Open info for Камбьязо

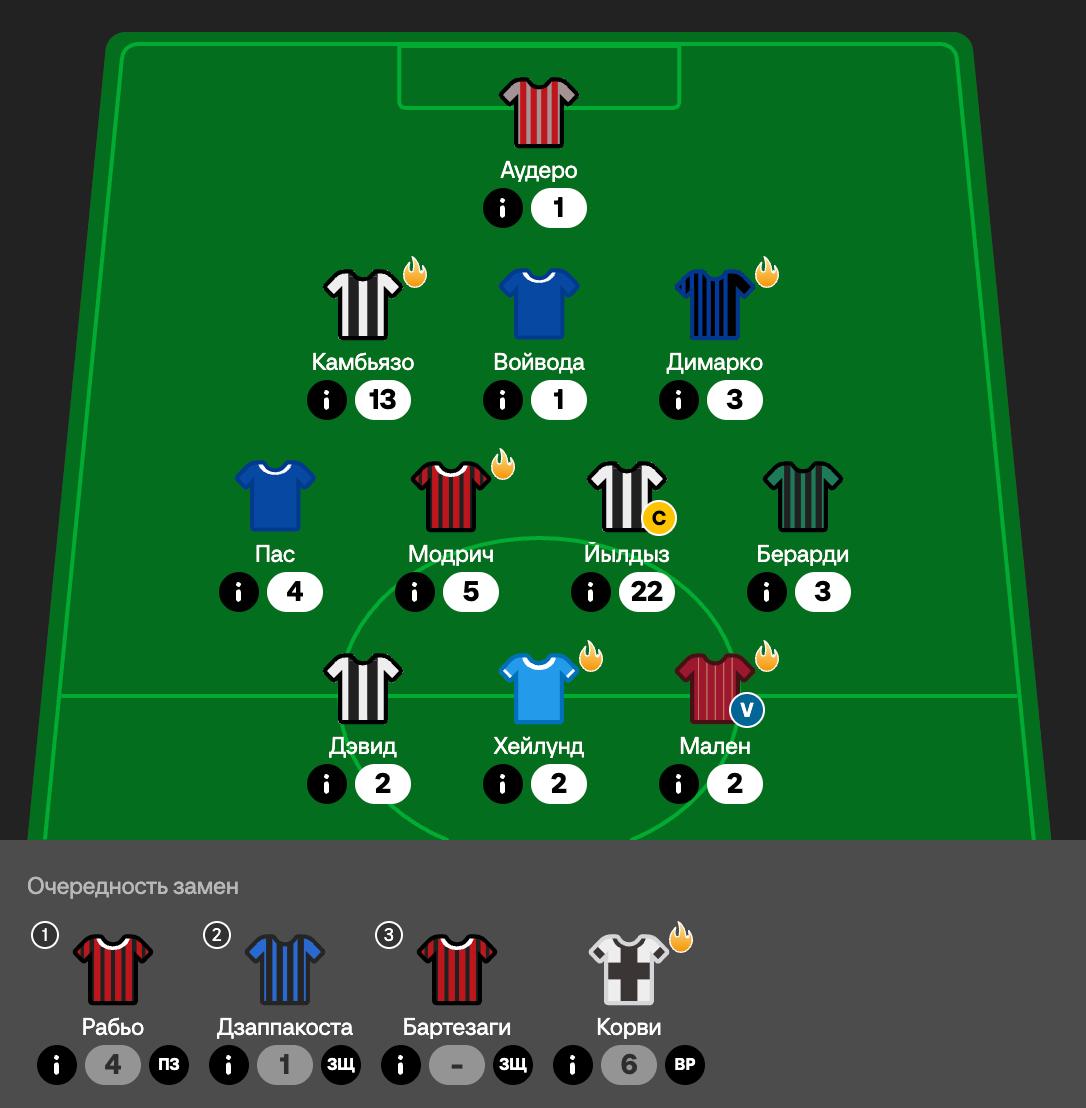(327, 401)
